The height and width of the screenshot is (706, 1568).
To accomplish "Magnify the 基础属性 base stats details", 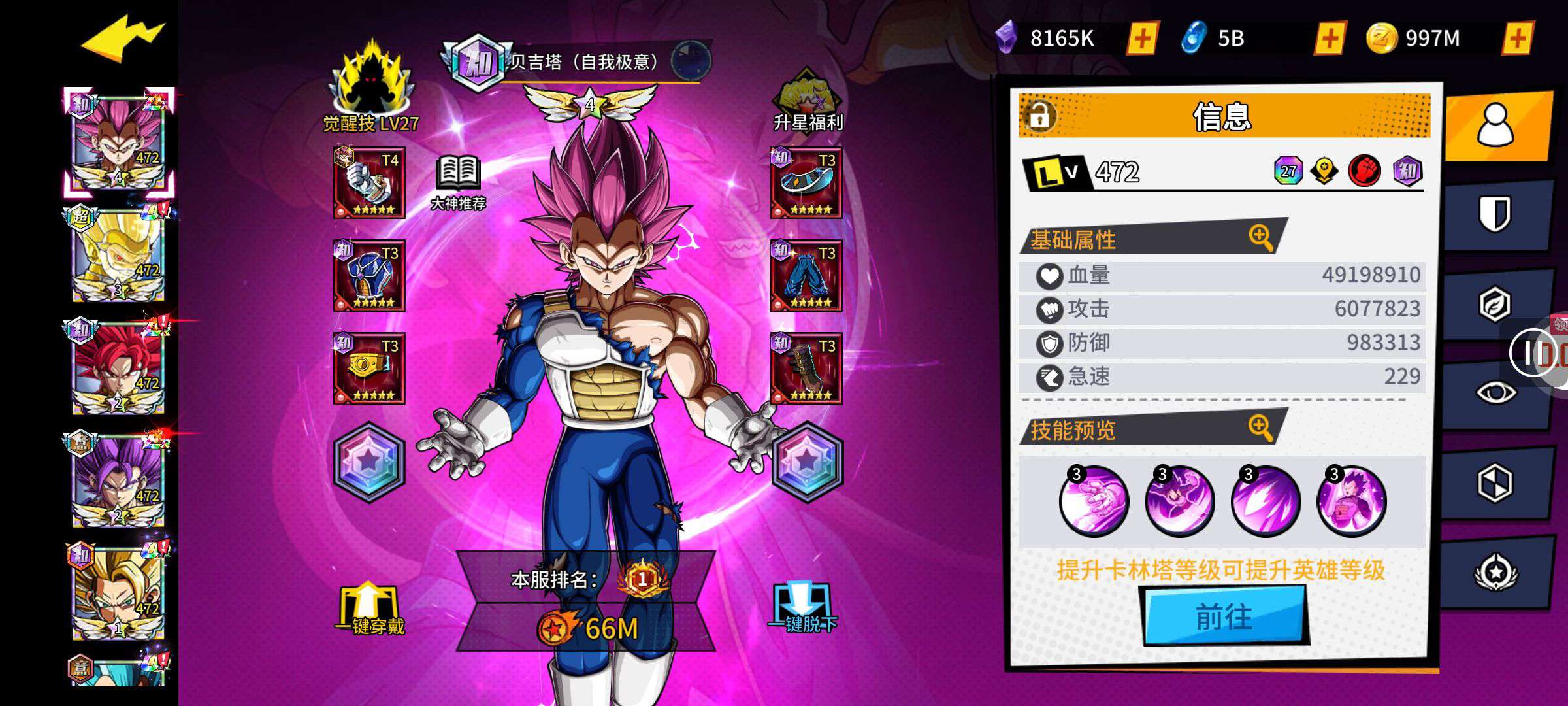I will [1260, 237].
